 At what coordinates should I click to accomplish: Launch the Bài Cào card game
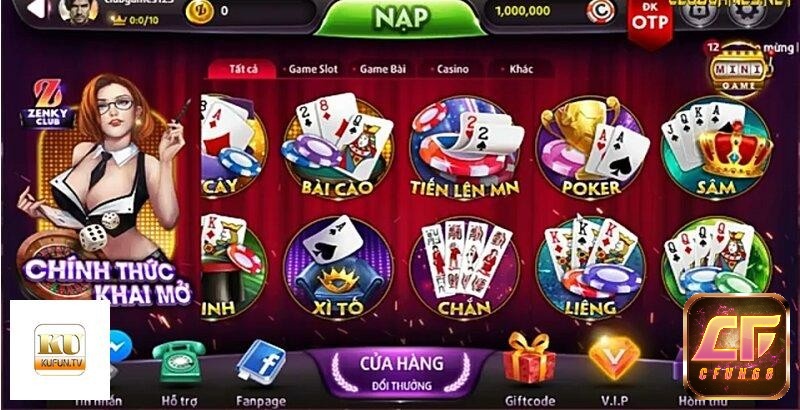[x=336, y=145]
